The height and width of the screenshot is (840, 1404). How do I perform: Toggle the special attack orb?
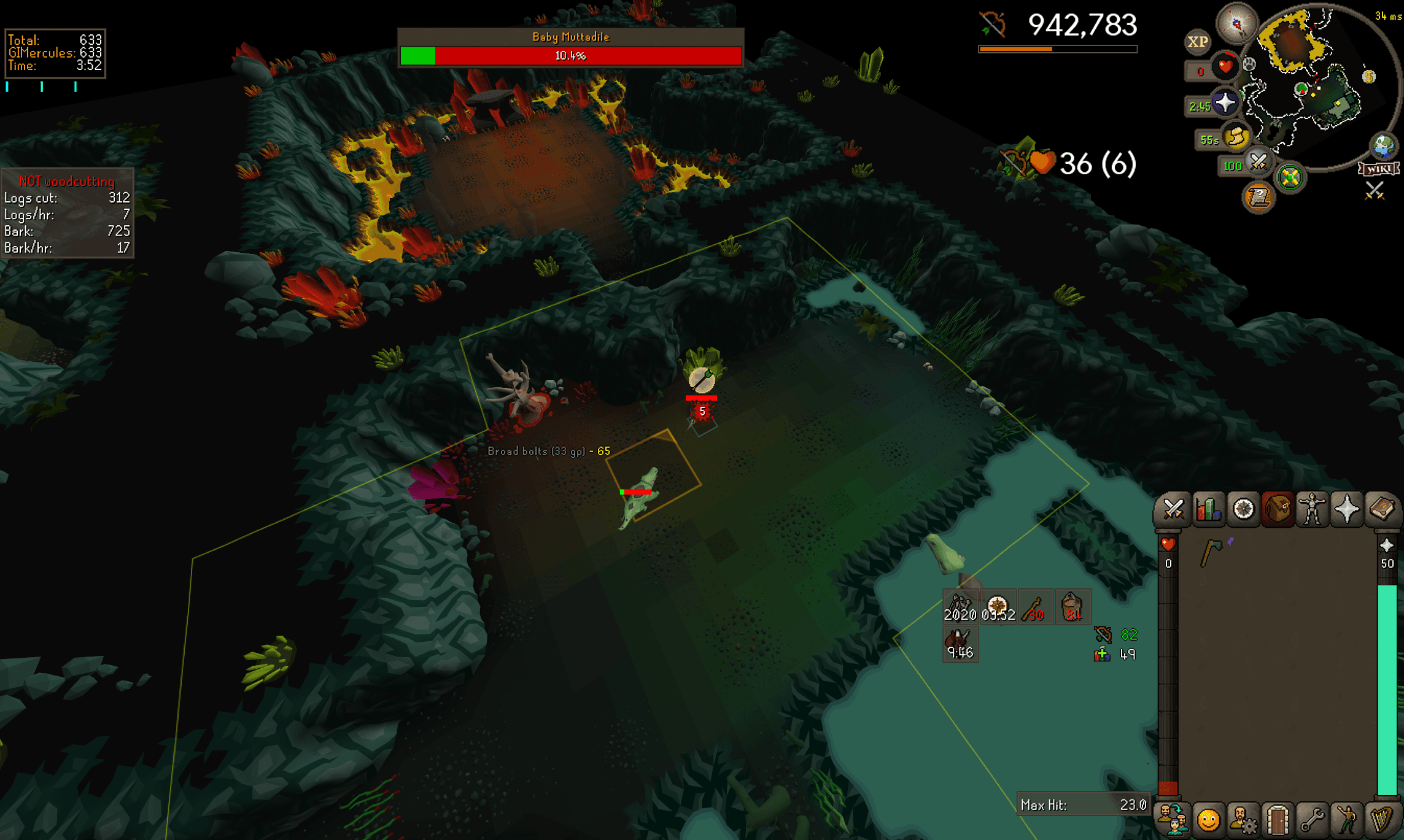(x=1258, y=161)
